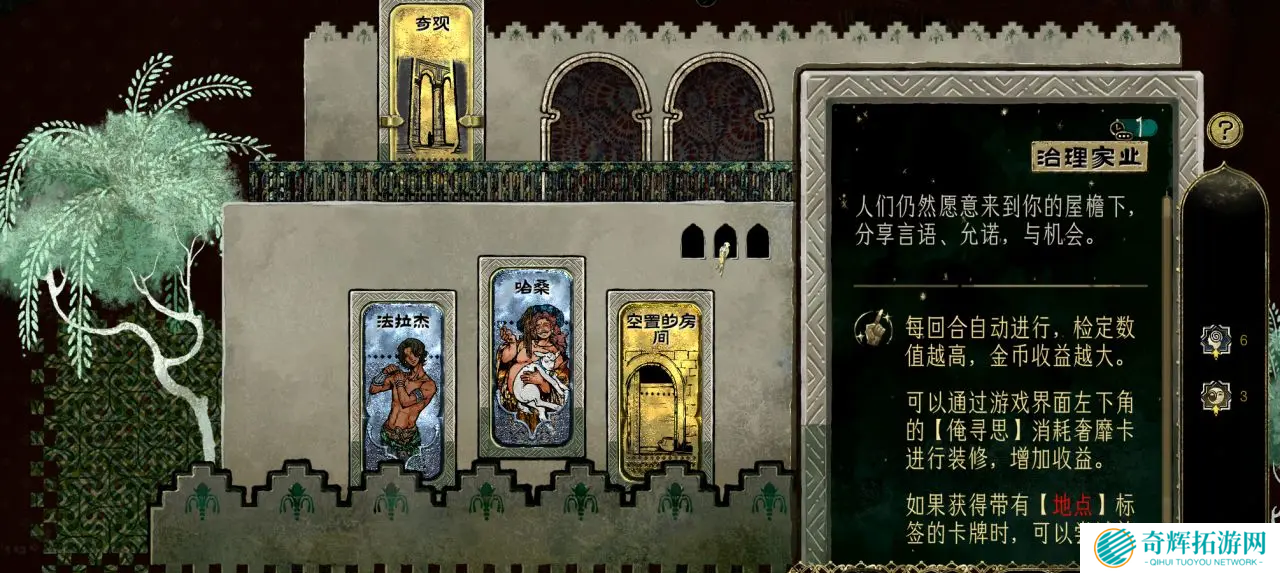
Task: Select the 奇观 wonder card
Action: (431, 82)
